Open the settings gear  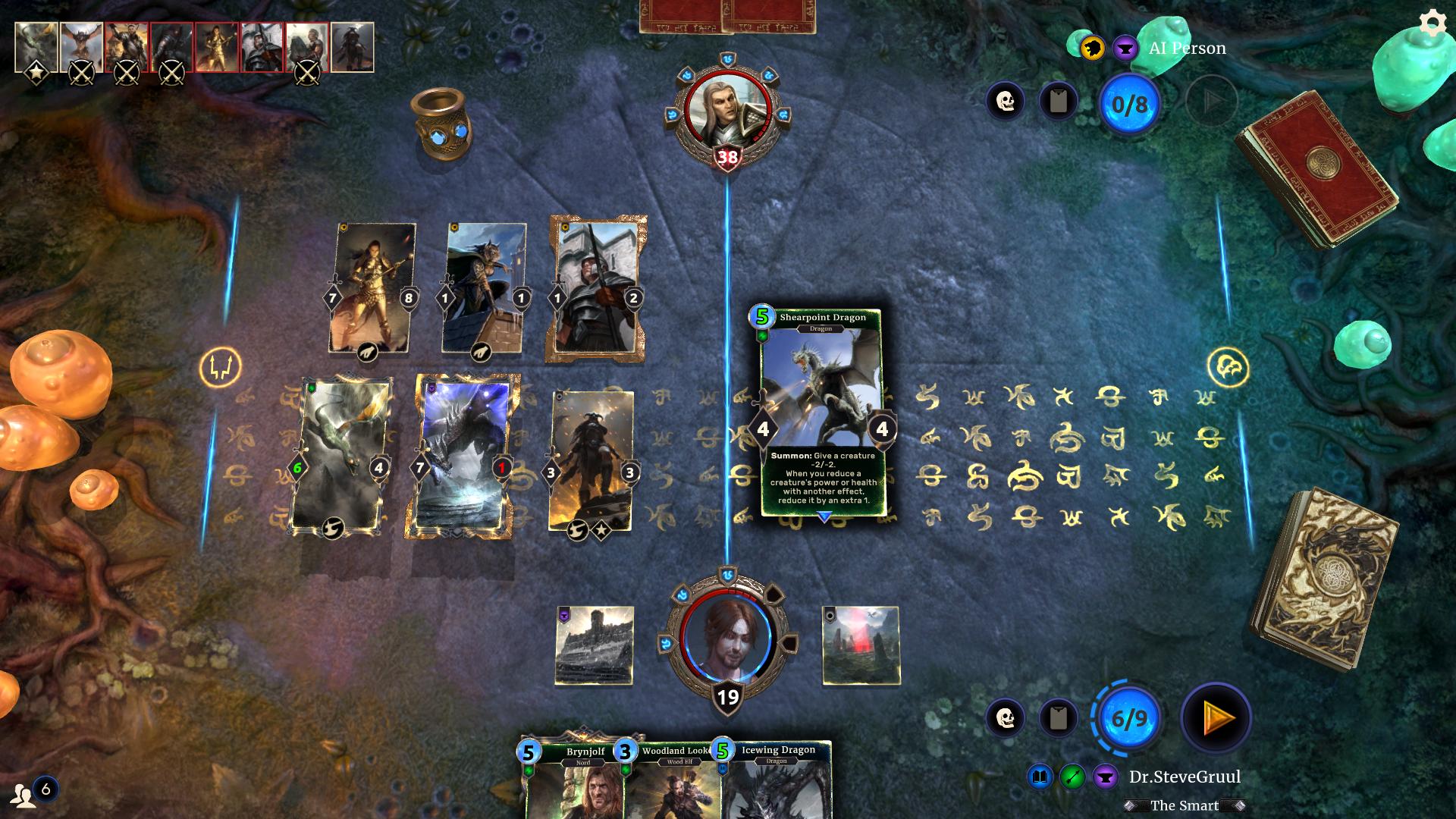coord(1432,23)
